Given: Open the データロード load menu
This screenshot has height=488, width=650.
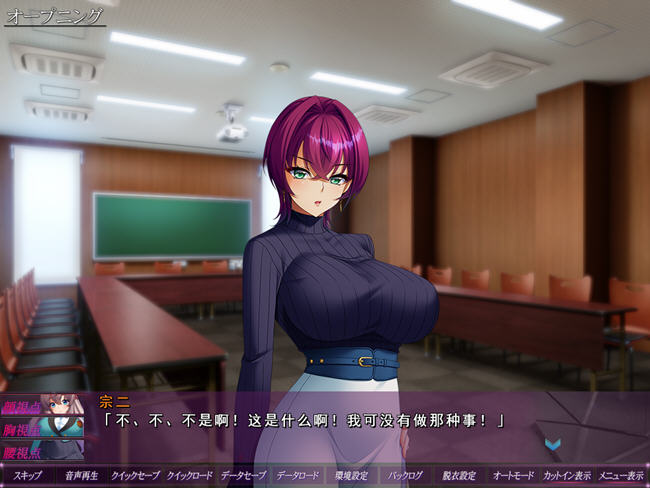Looking at the screenshot, I should 297,475.
